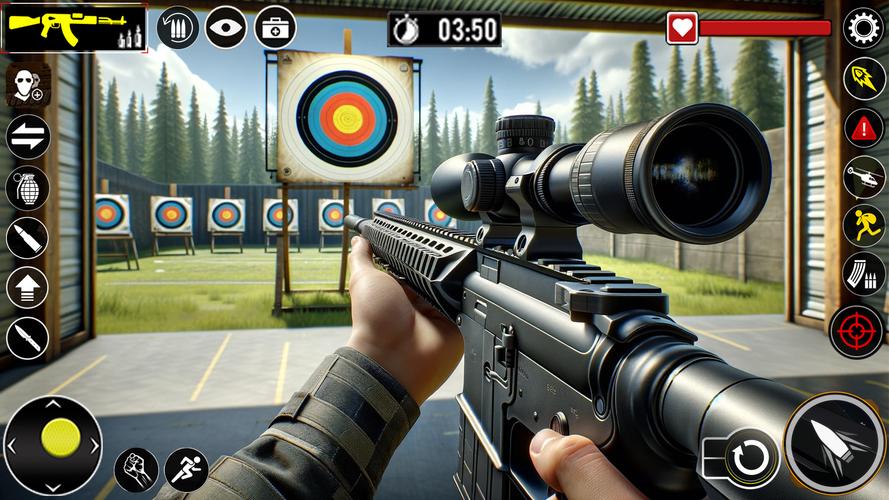Tap the circular reload arrow button

click(752, 458)
